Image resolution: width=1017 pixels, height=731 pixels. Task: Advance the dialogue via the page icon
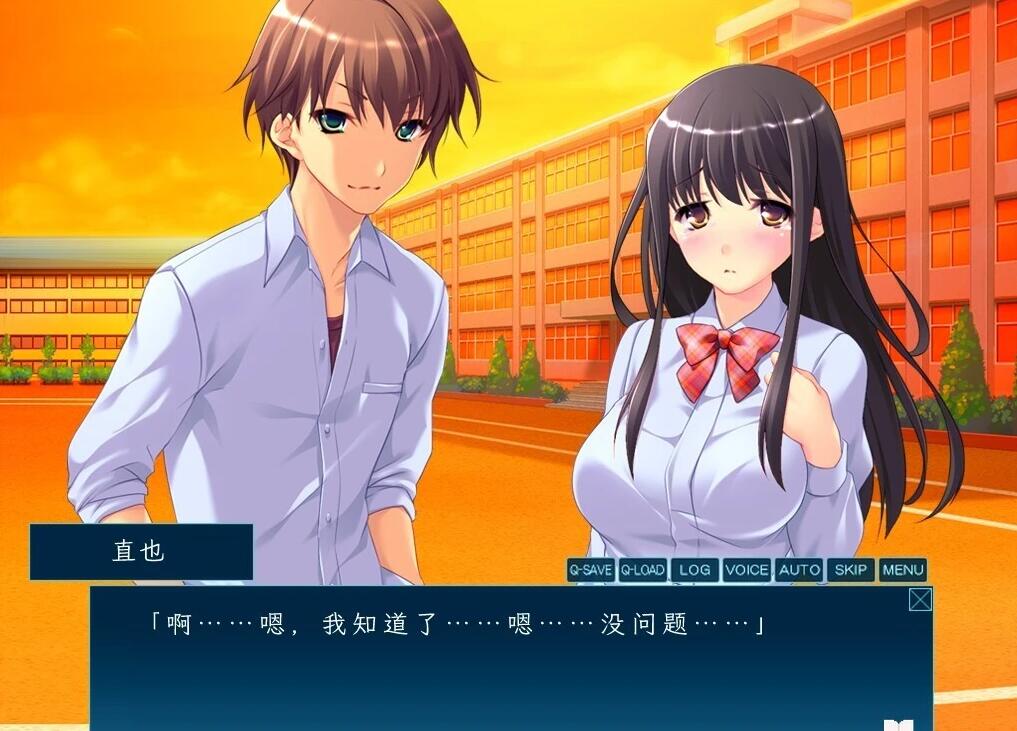tap(898, 724)
